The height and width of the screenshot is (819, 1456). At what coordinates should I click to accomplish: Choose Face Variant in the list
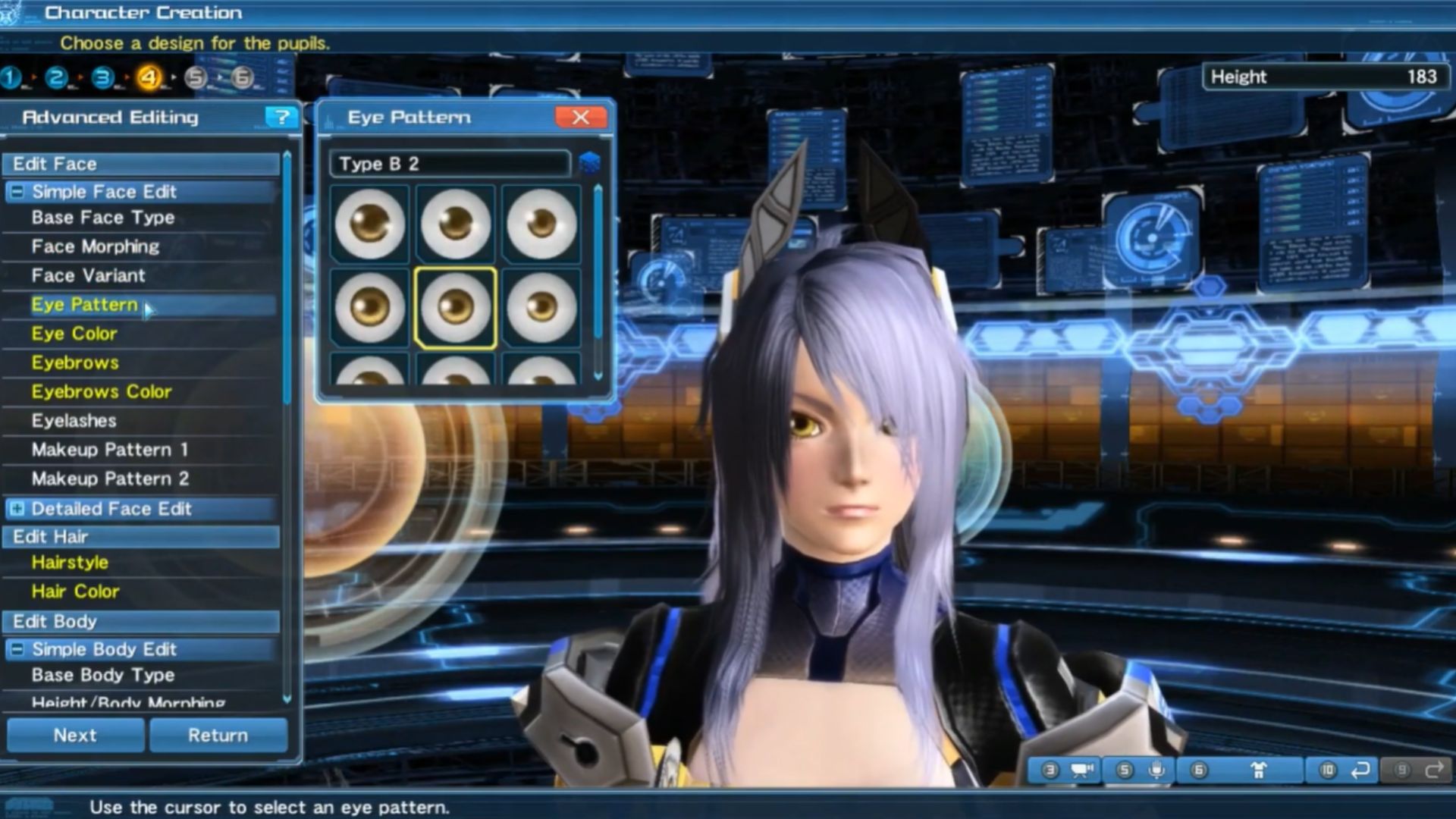(x=88, y=275)
